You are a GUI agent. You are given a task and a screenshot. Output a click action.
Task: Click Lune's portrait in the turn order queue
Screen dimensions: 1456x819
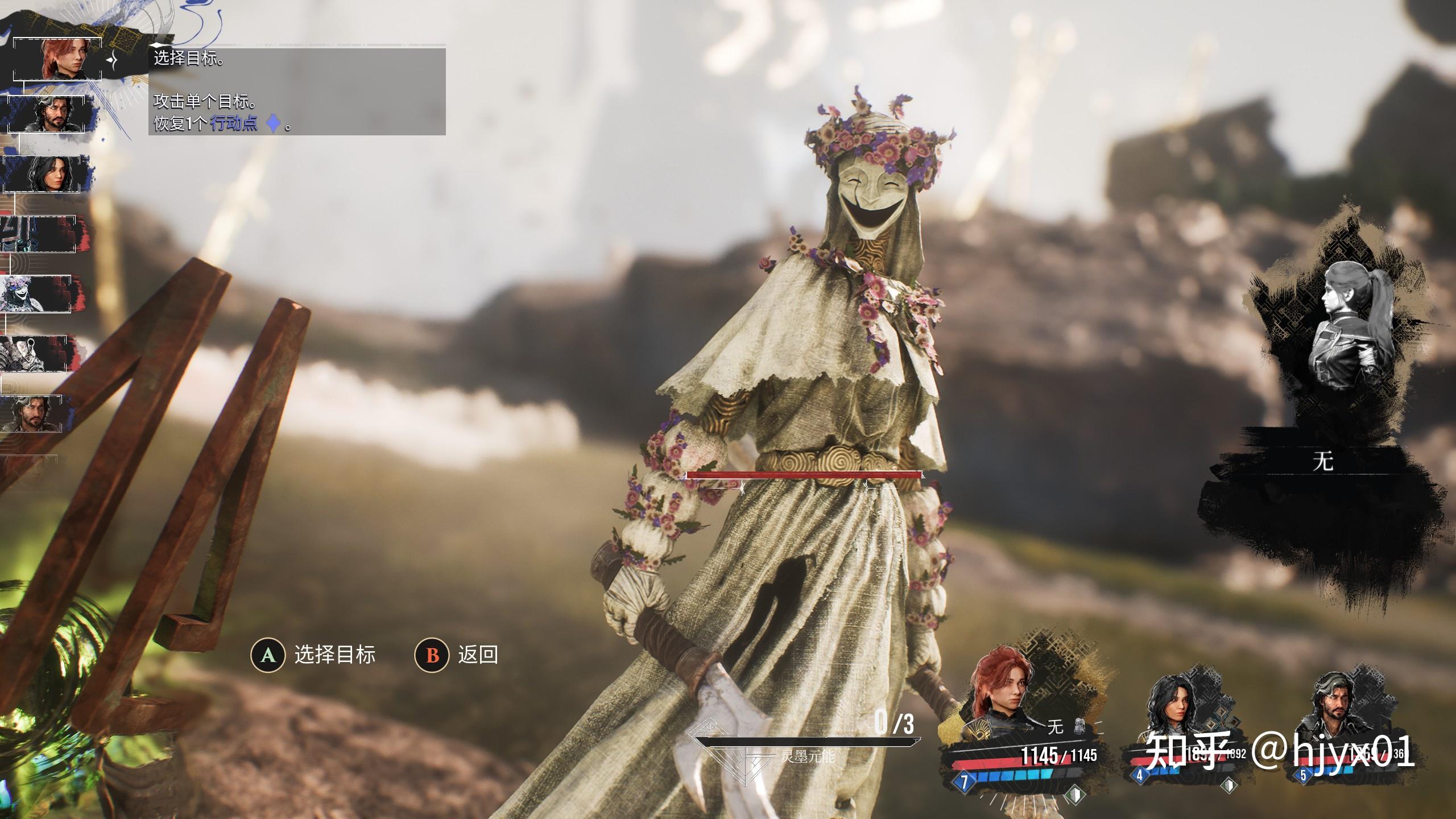click(48, 174)
